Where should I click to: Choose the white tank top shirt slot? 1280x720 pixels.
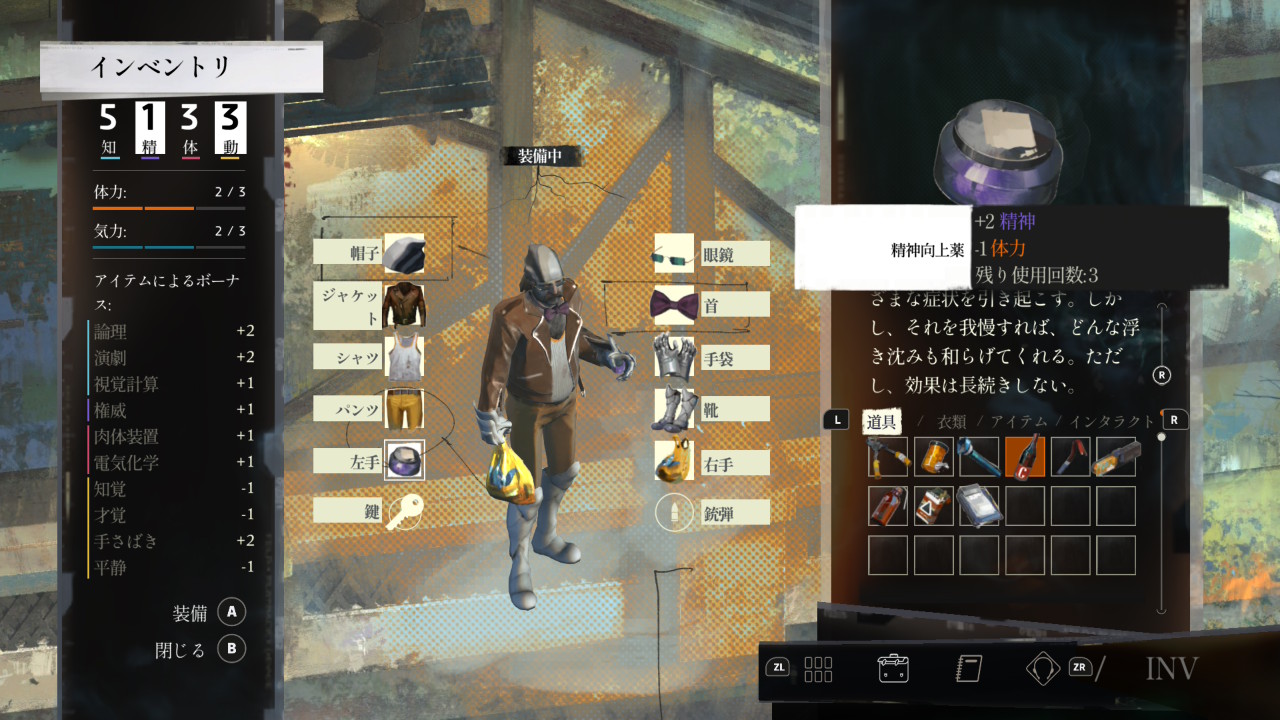(404, 357)
